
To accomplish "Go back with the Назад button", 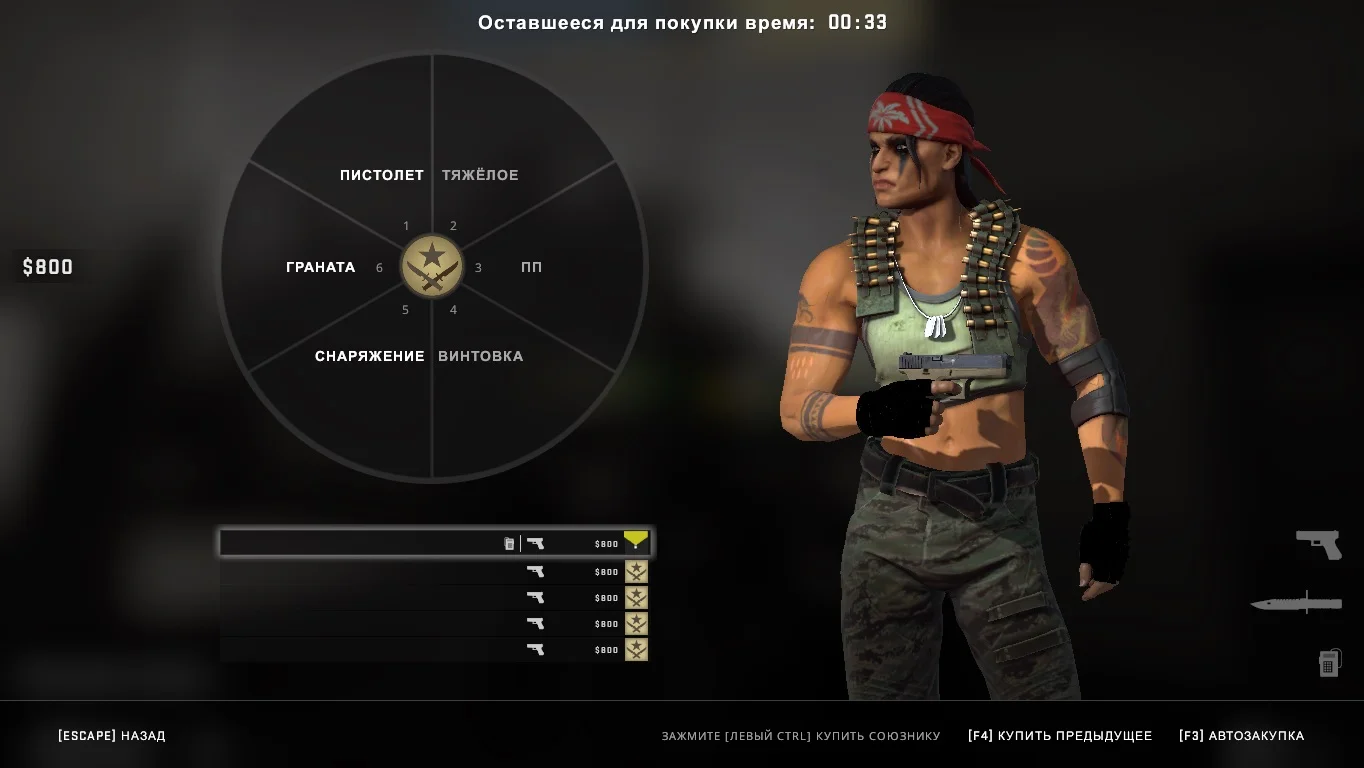I will coord(112,736).
